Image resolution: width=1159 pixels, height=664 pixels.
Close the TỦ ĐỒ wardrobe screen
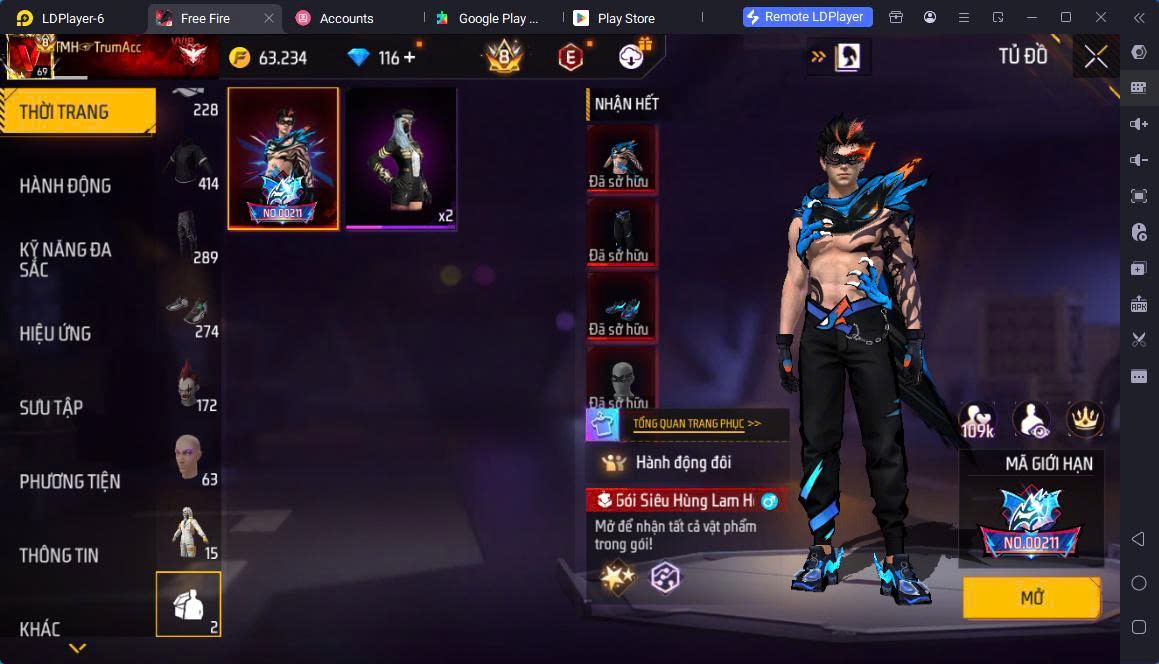[1096, 57]
